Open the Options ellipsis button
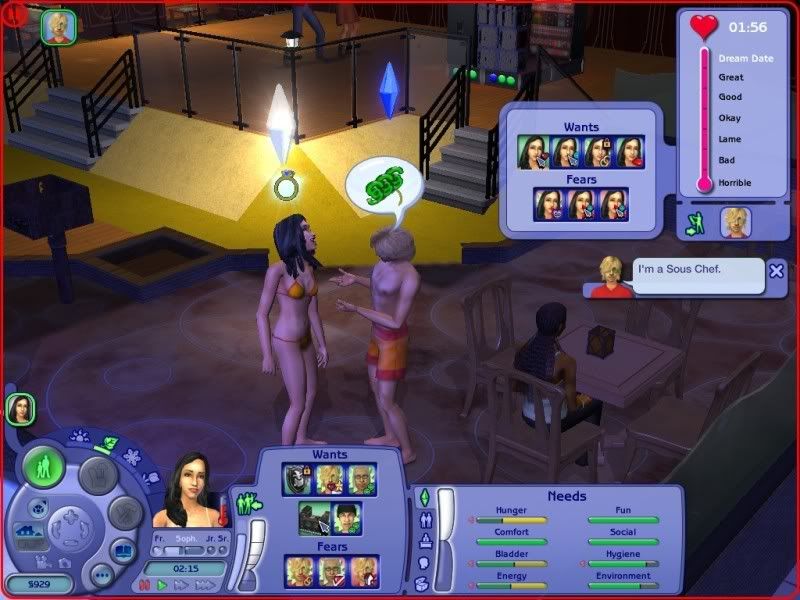The image size is (800, 600). tap(101, 575)
